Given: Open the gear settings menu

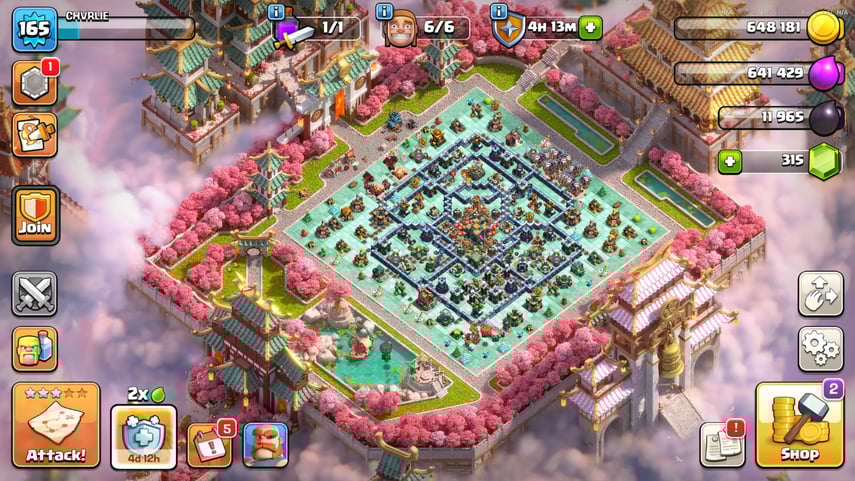Looking at the screenshot, I should coord(820,348).
